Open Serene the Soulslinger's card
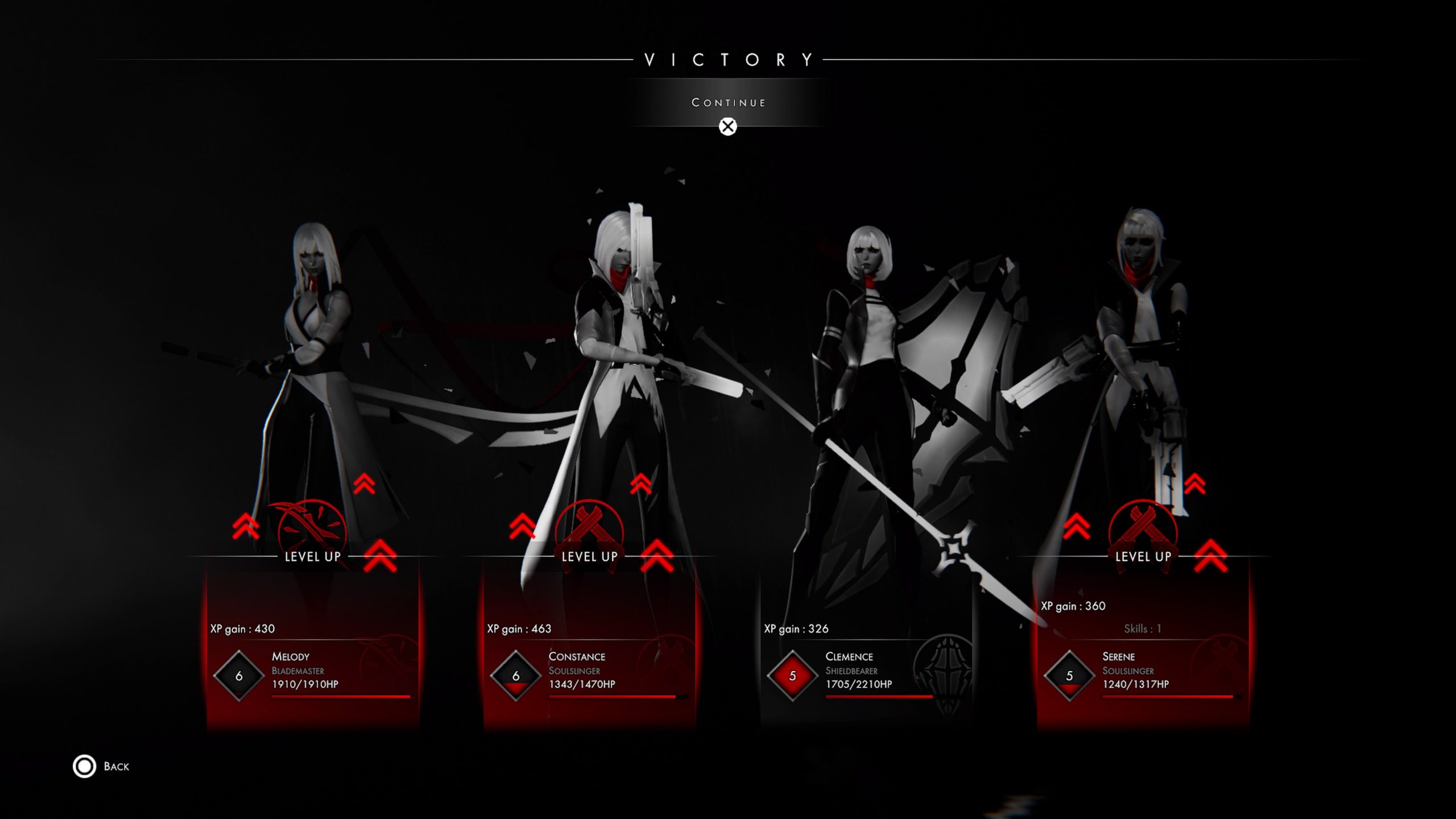Viewport: 1456px width, 819px height. [x=1143, y=665]
